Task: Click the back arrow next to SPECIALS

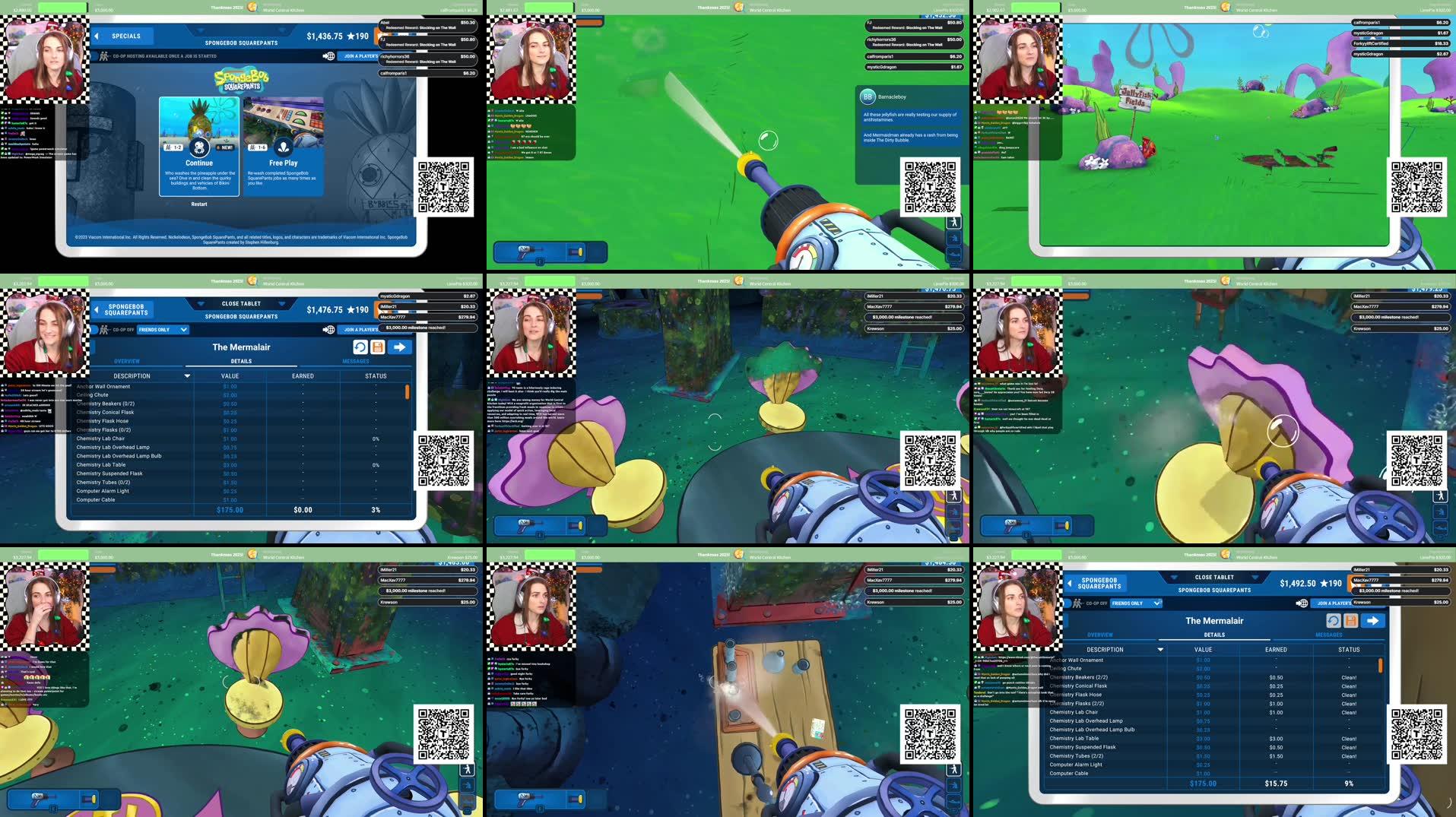Action: tap(96, 36)
